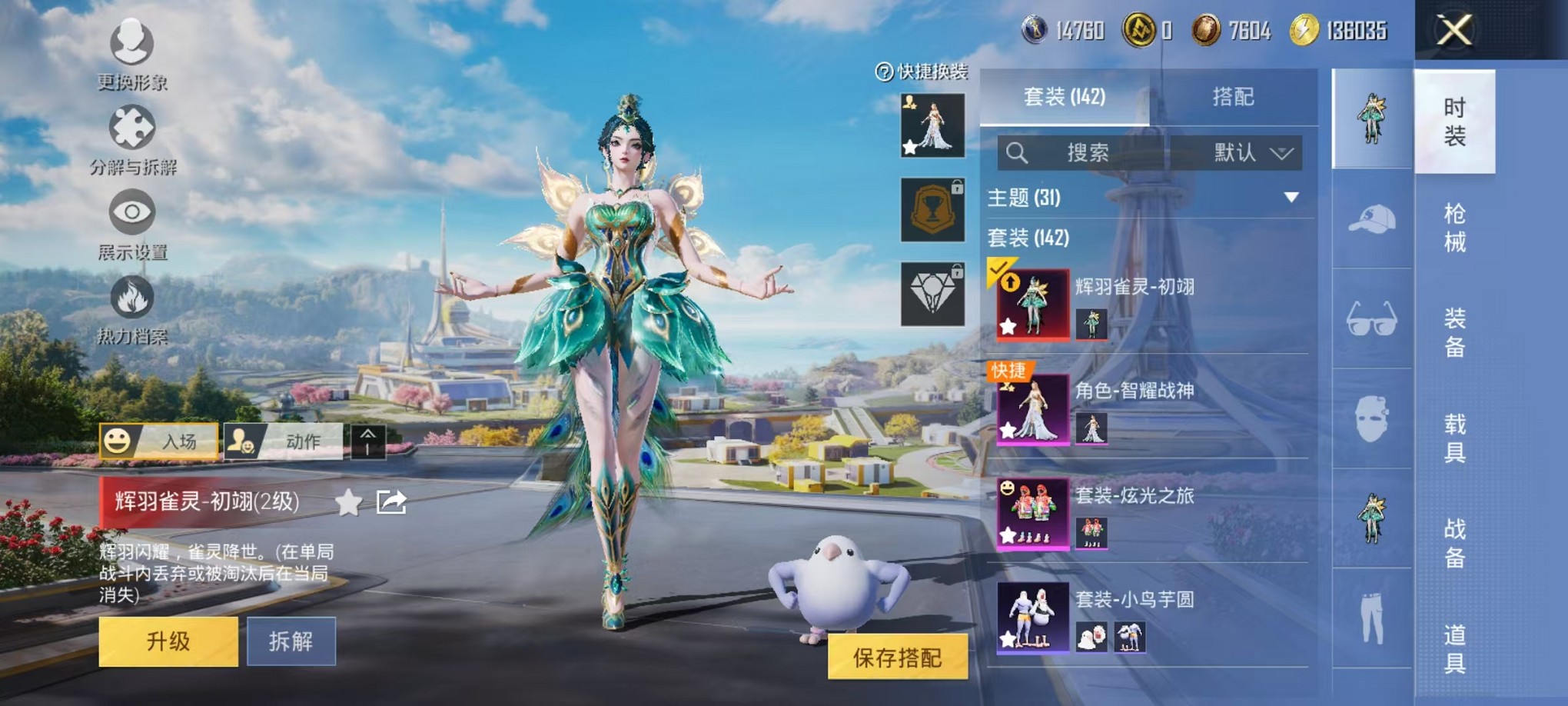Switch to the 搭配 tab
The height and width of the screenshot is (706, 1568).
(x=1234, y=97)
